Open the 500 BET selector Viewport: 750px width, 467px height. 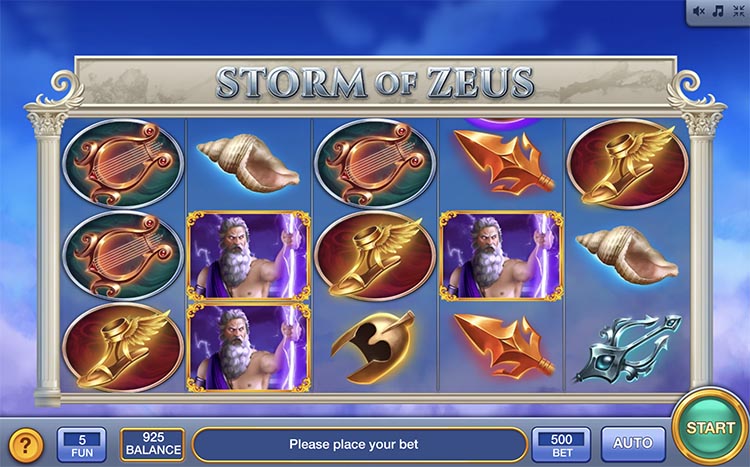561,443
